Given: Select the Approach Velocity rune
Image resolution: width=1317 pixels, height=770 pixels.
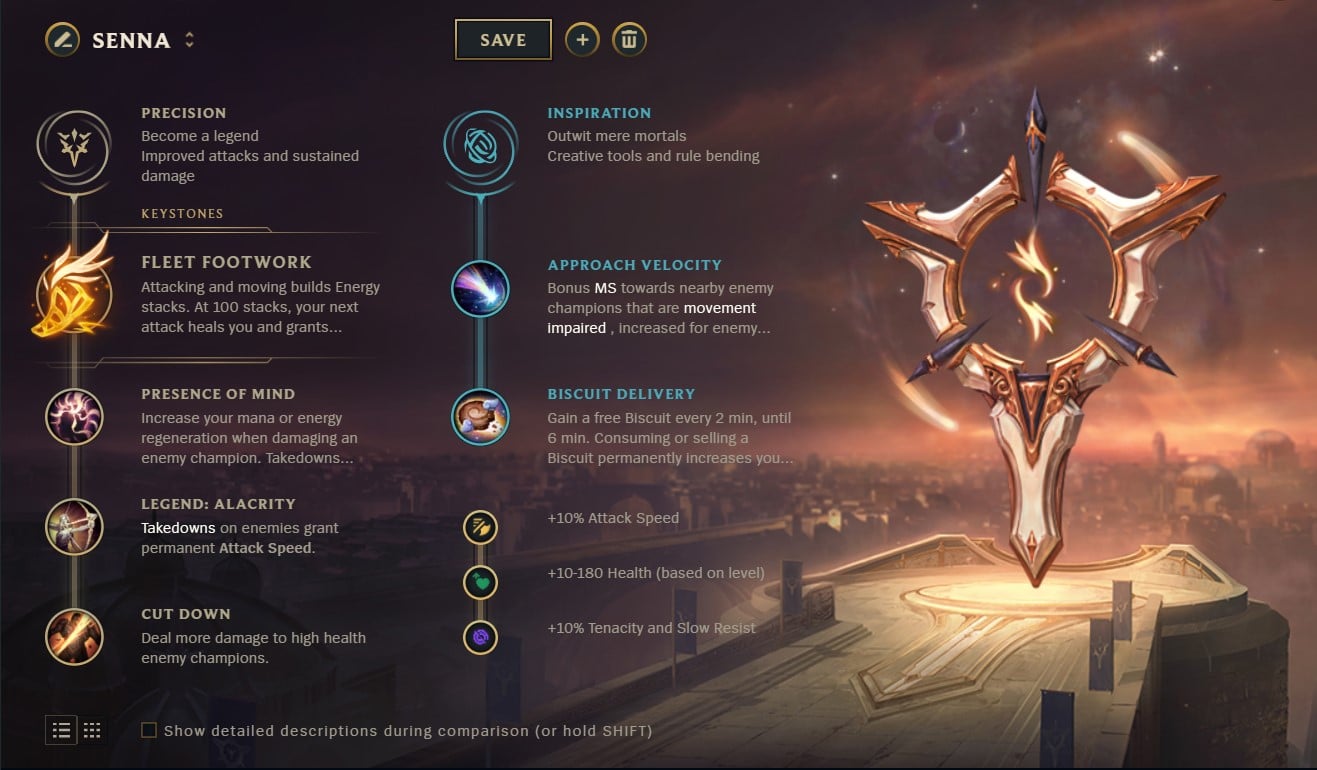Looking at the screenshot, I should click(x=480, y=289).
